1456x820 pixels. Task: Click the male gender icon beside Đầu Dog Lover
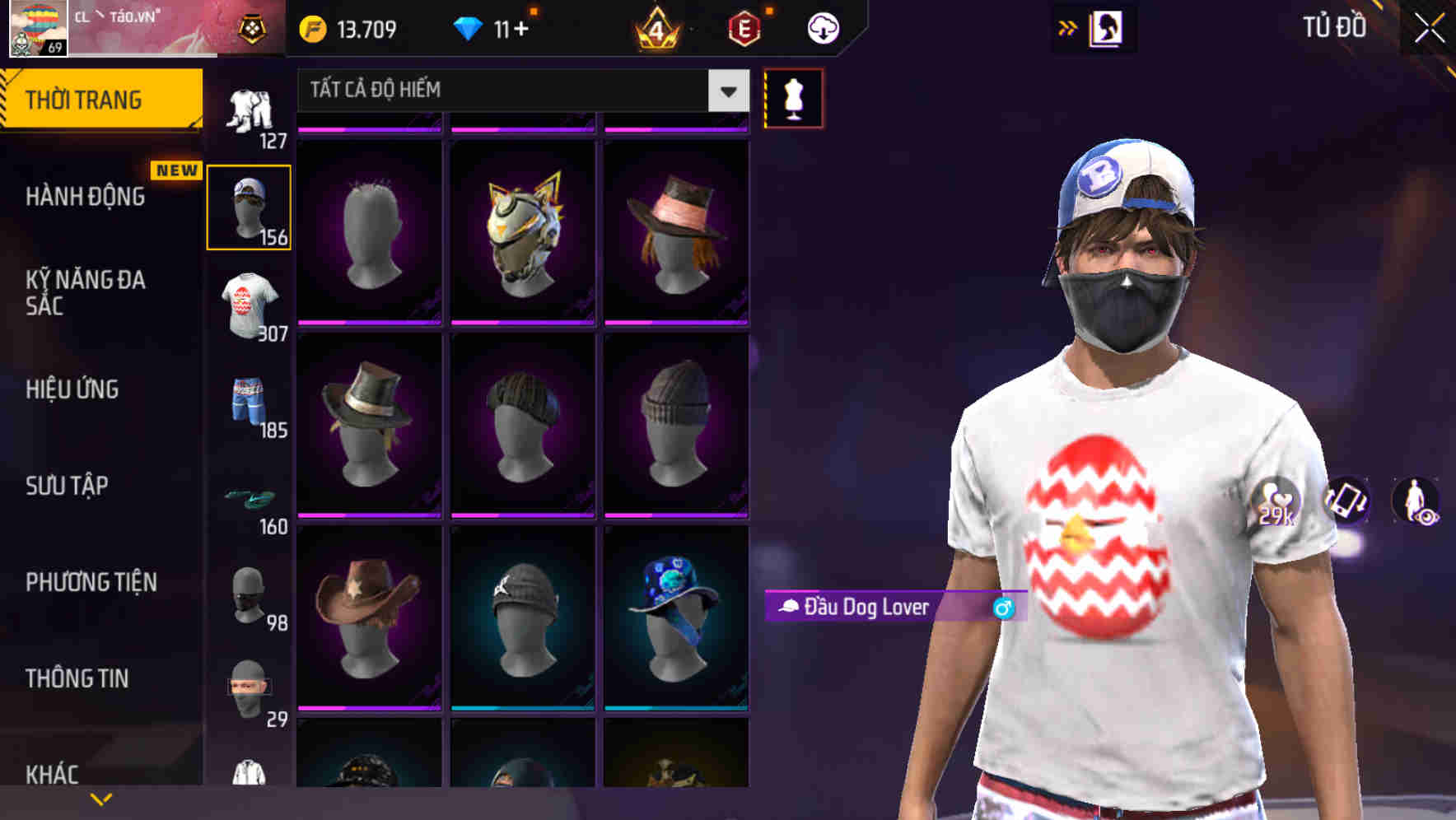pyautogui.click(x=1003, y=607)
